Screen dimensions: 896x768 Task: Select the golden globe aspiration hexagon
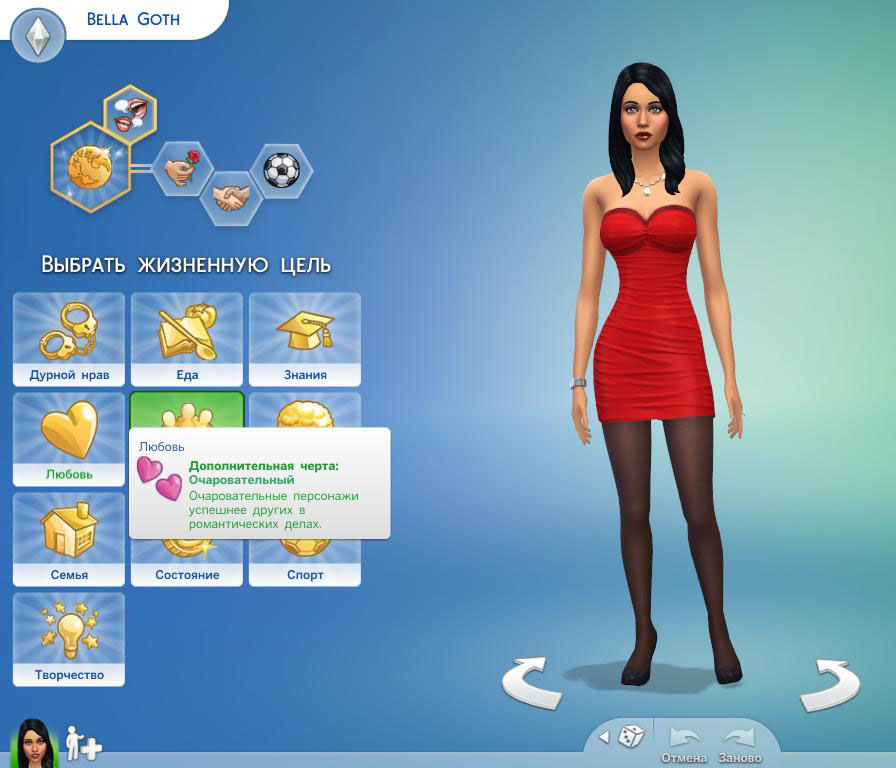(90, 166)
